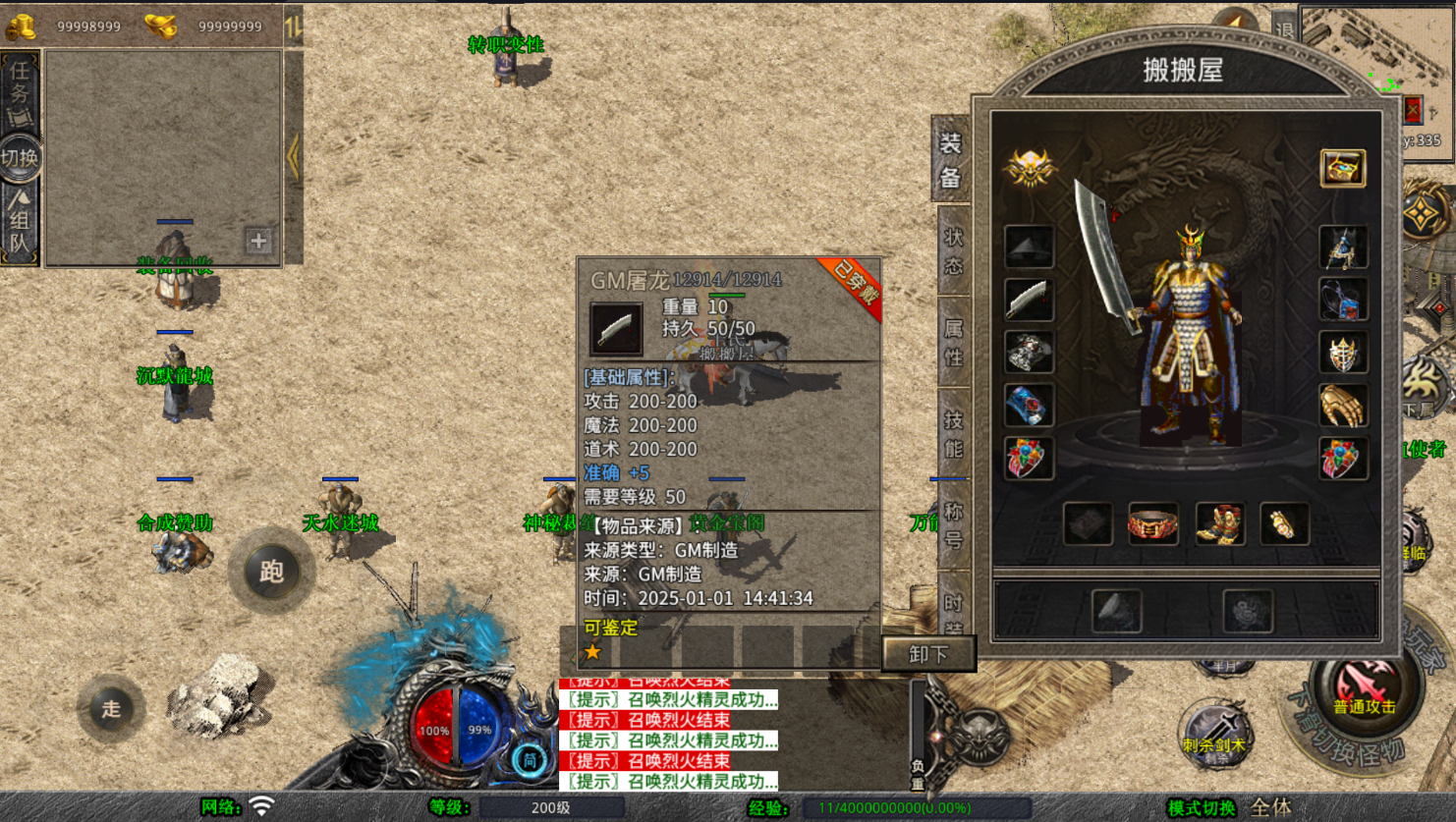Open the 称号 titles tab
This screenshot has height=822, width=1456.
[953, 525]
